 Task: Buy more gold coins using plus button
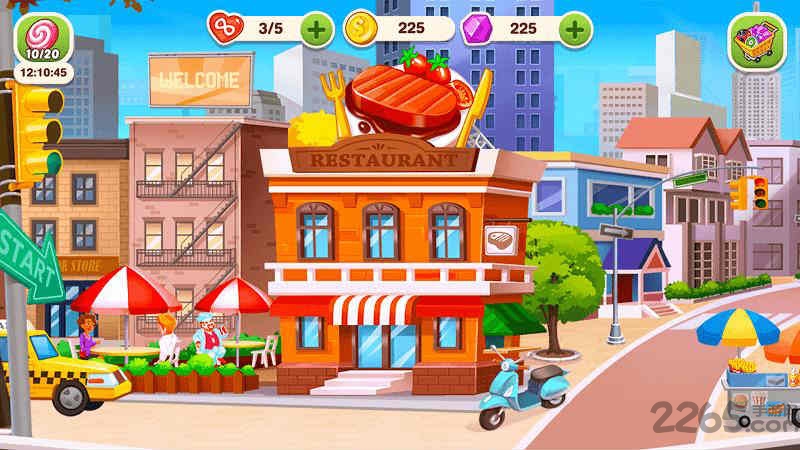[446, 29]
